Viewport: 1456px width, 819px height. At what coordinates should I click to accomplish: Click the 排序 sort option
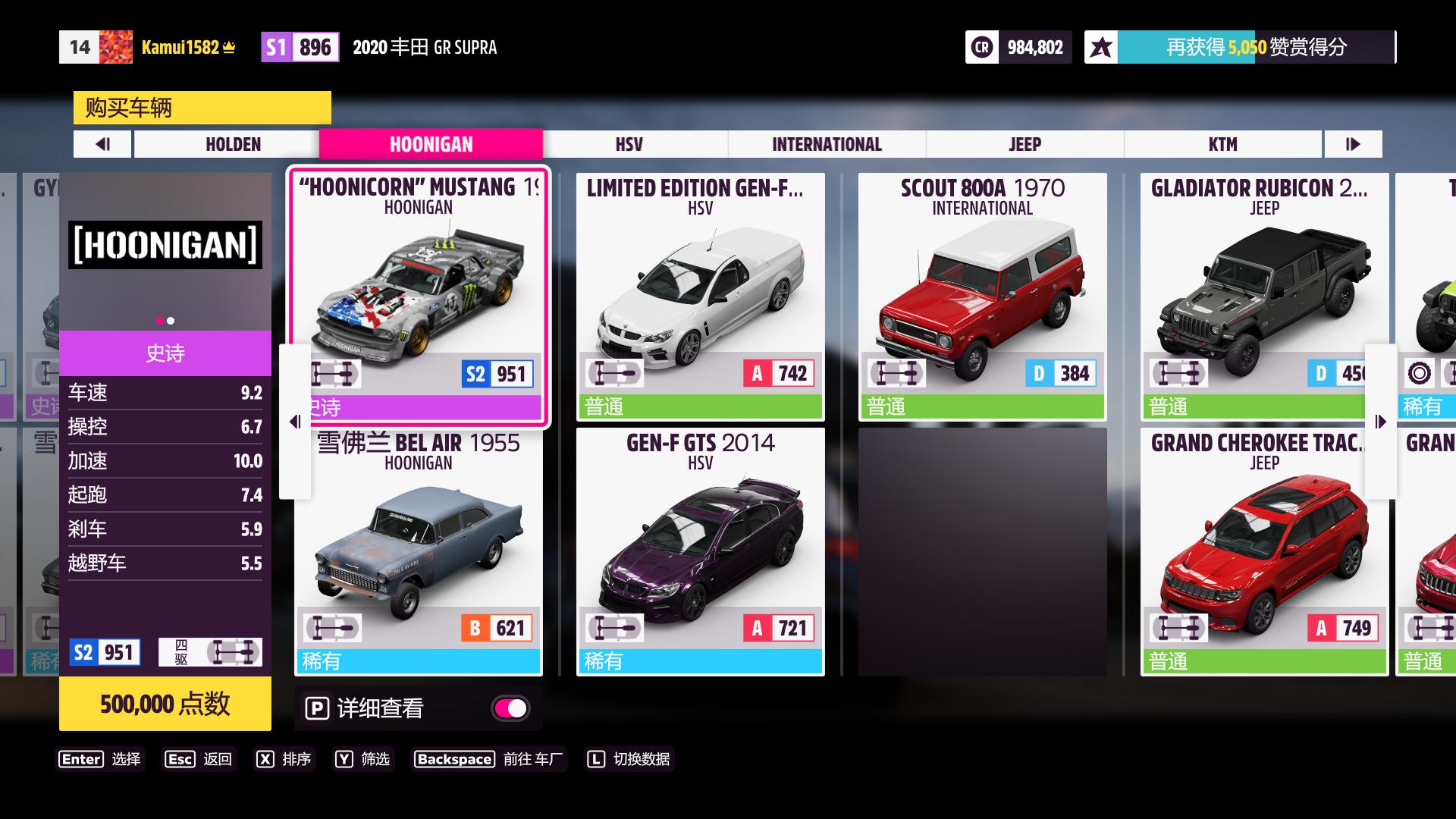284,759
